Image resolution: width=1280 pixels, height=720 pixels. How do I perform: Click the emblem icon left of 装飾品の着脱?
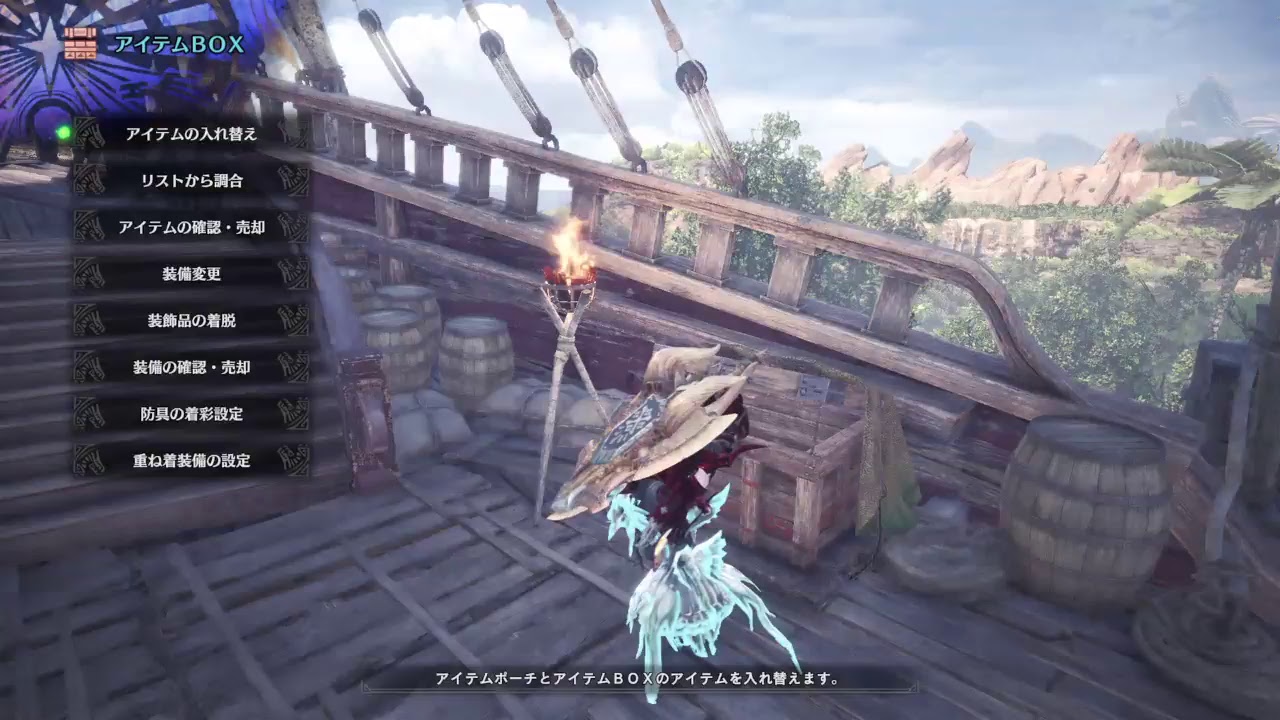pos(88,319)
